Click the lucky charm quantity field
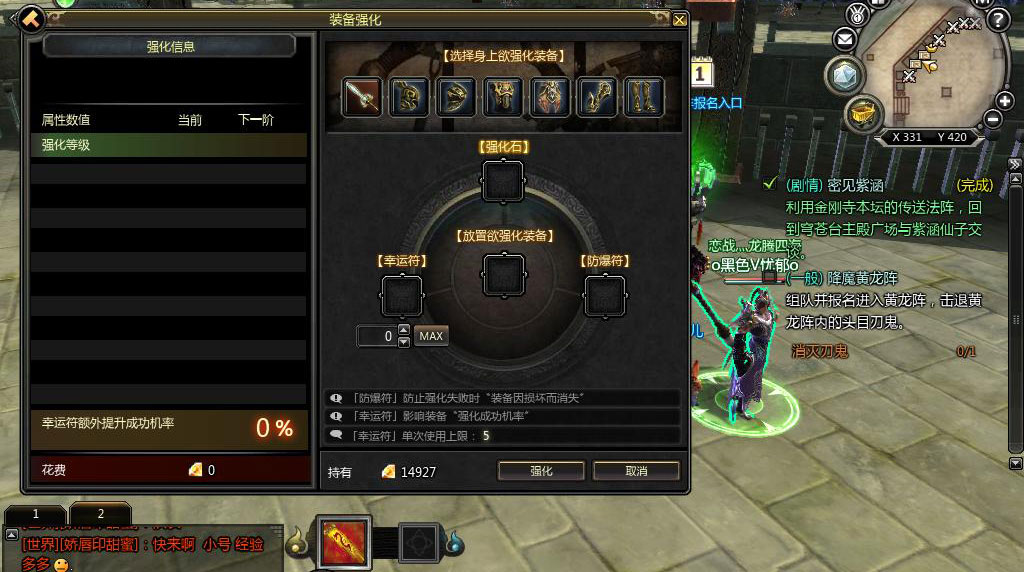The image size is (1024, 572). pyautogui.click(x=377, y=336)
